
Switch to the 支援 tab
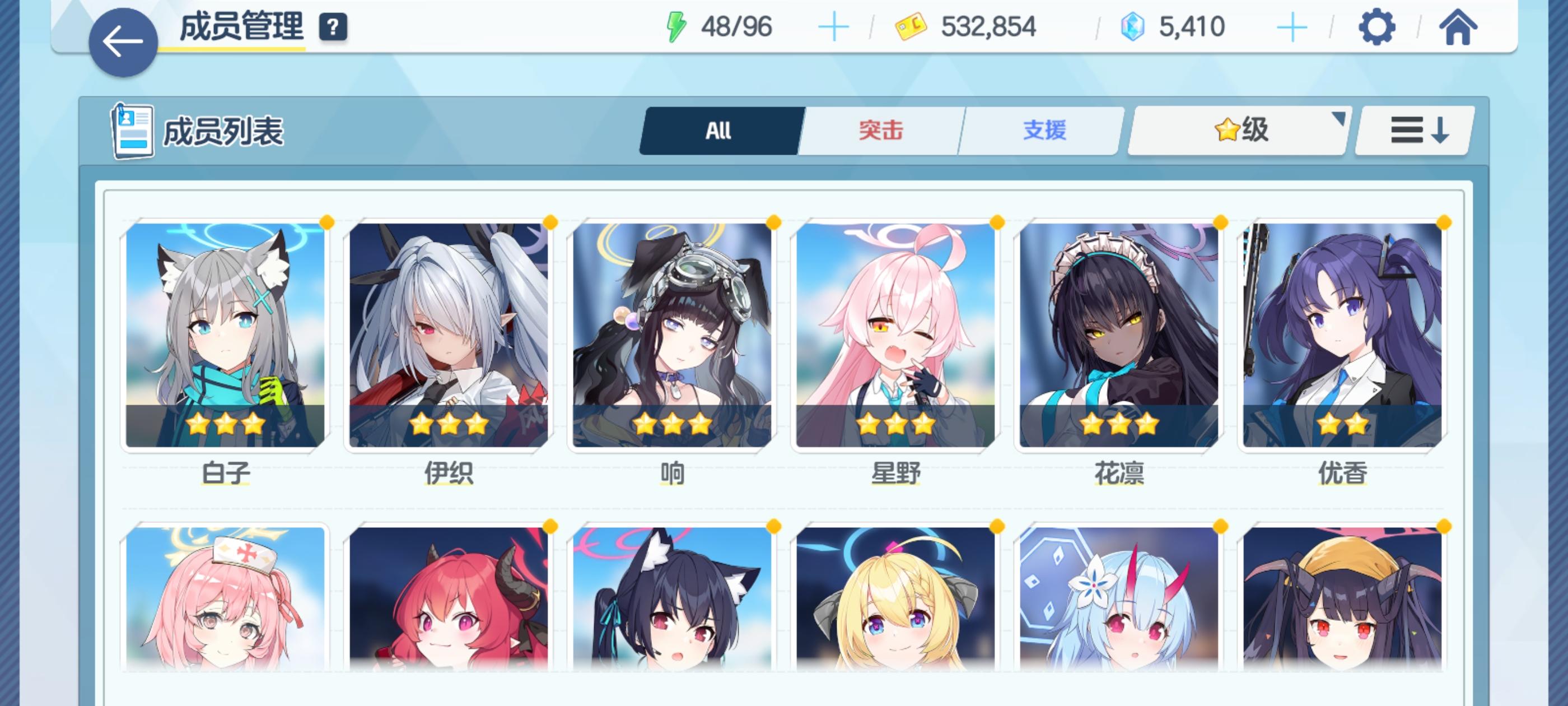1044,131
